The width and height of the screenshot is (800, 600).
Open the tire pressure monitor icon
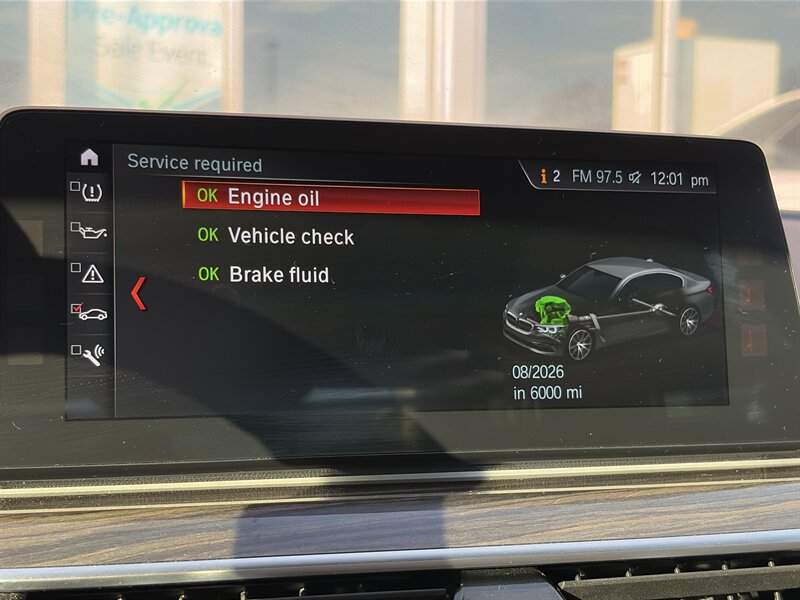point(90,190)
